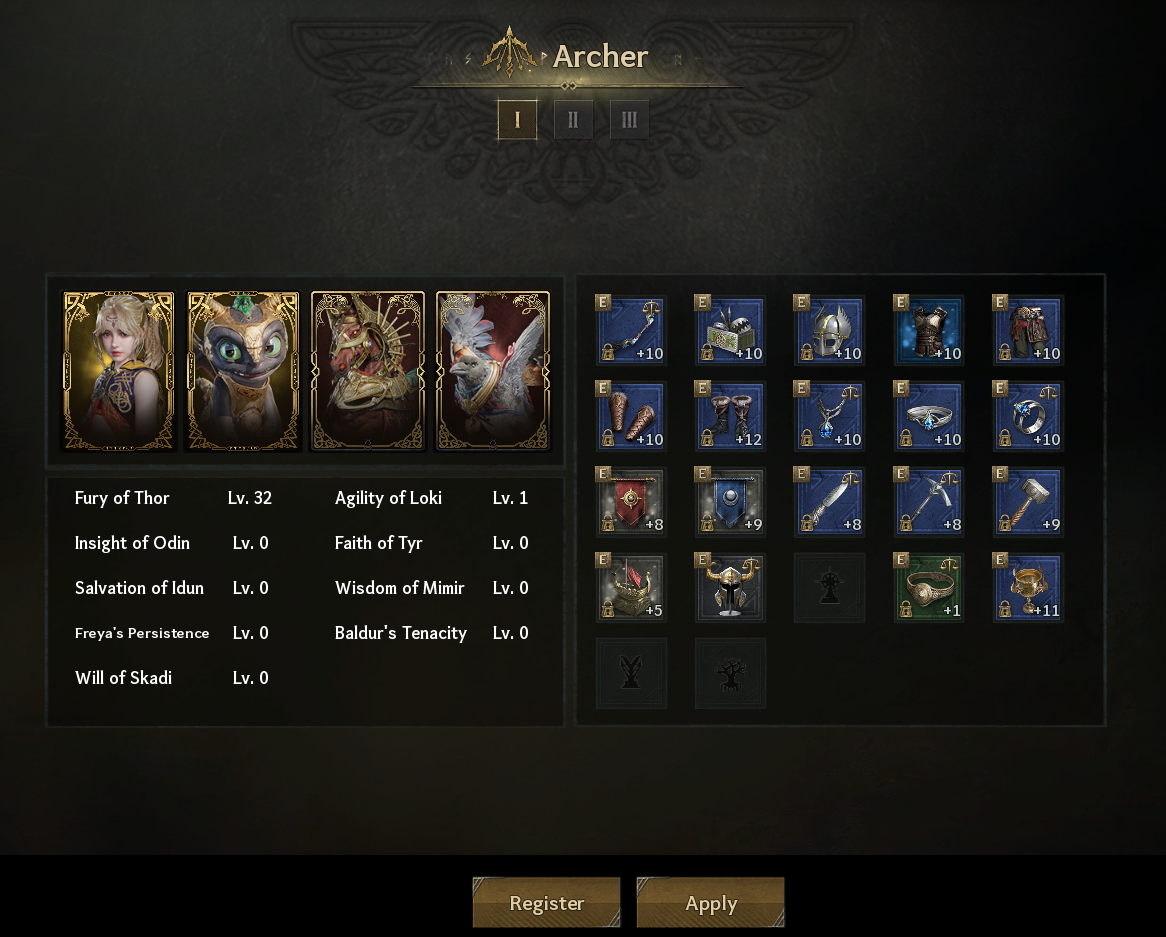Select preset tab I
The image size is (1166, 937).
517,120
